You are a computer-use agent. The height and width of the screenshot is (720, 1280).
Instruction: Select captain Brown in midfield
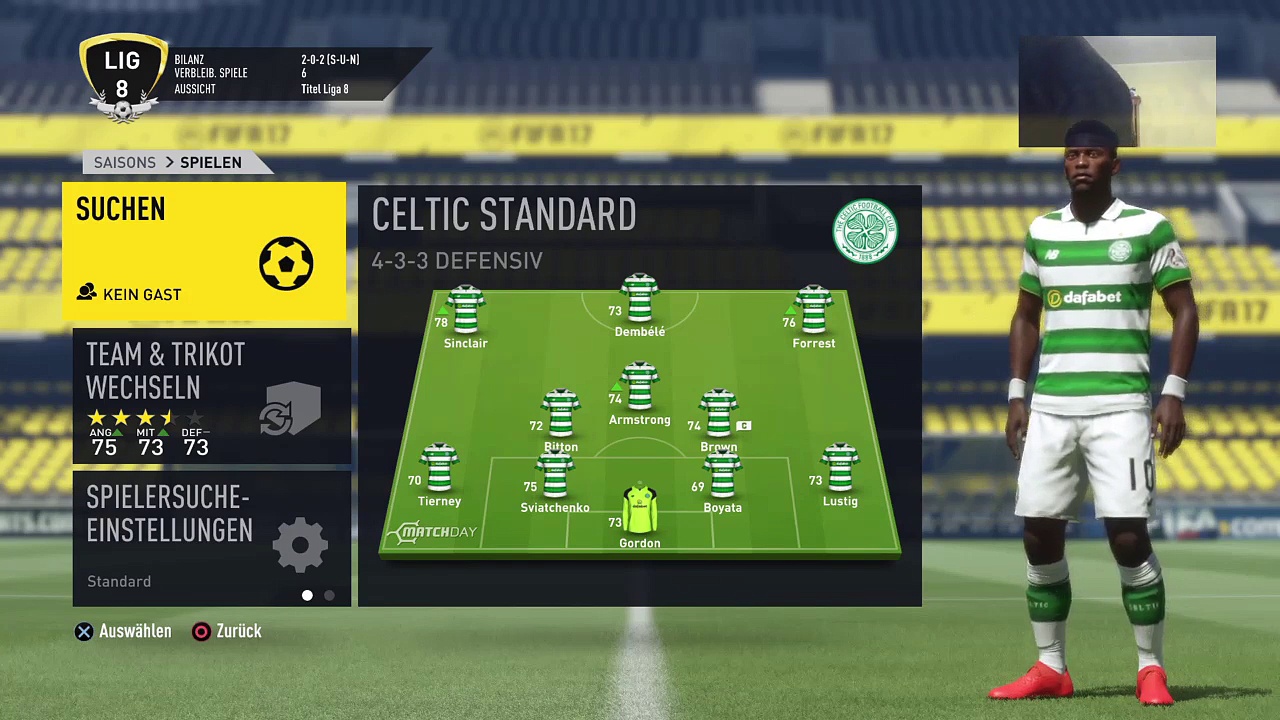(x=718, y=416)
